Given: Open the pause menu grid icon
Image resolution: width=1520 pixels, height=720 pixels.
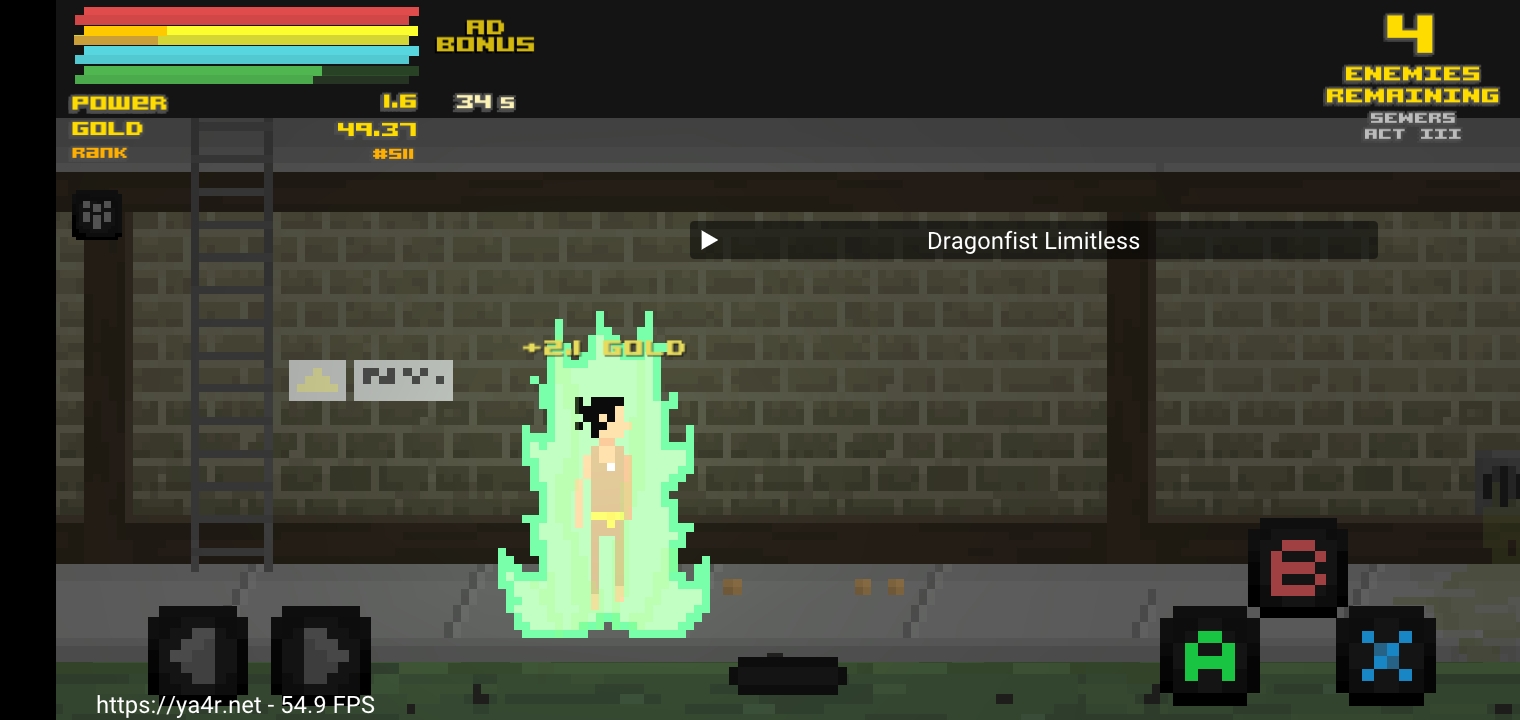Looking at the screenshot, I should coord(97,214).
